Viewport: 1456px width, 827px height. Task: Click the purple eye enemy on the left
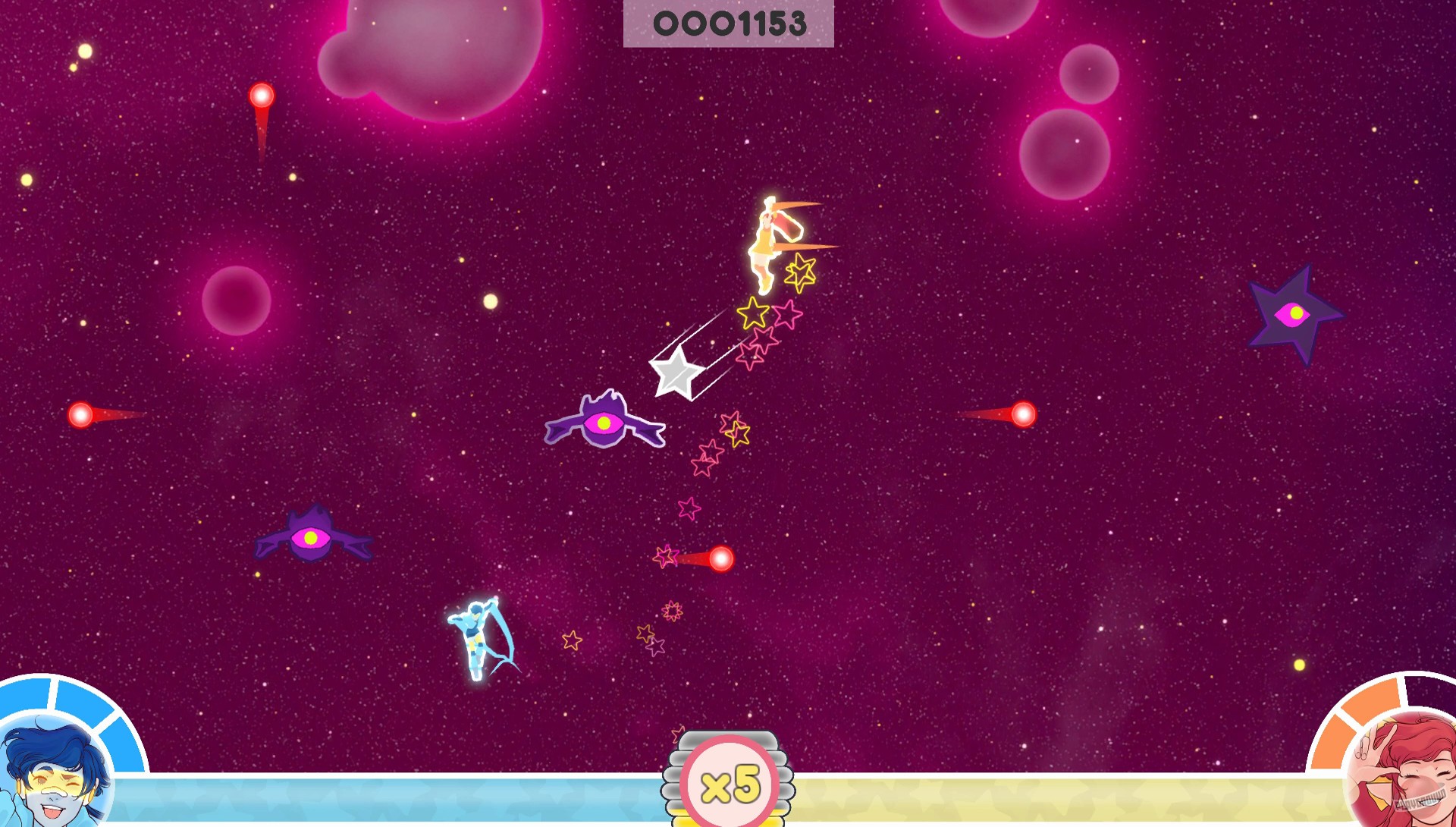pos(311,539)
